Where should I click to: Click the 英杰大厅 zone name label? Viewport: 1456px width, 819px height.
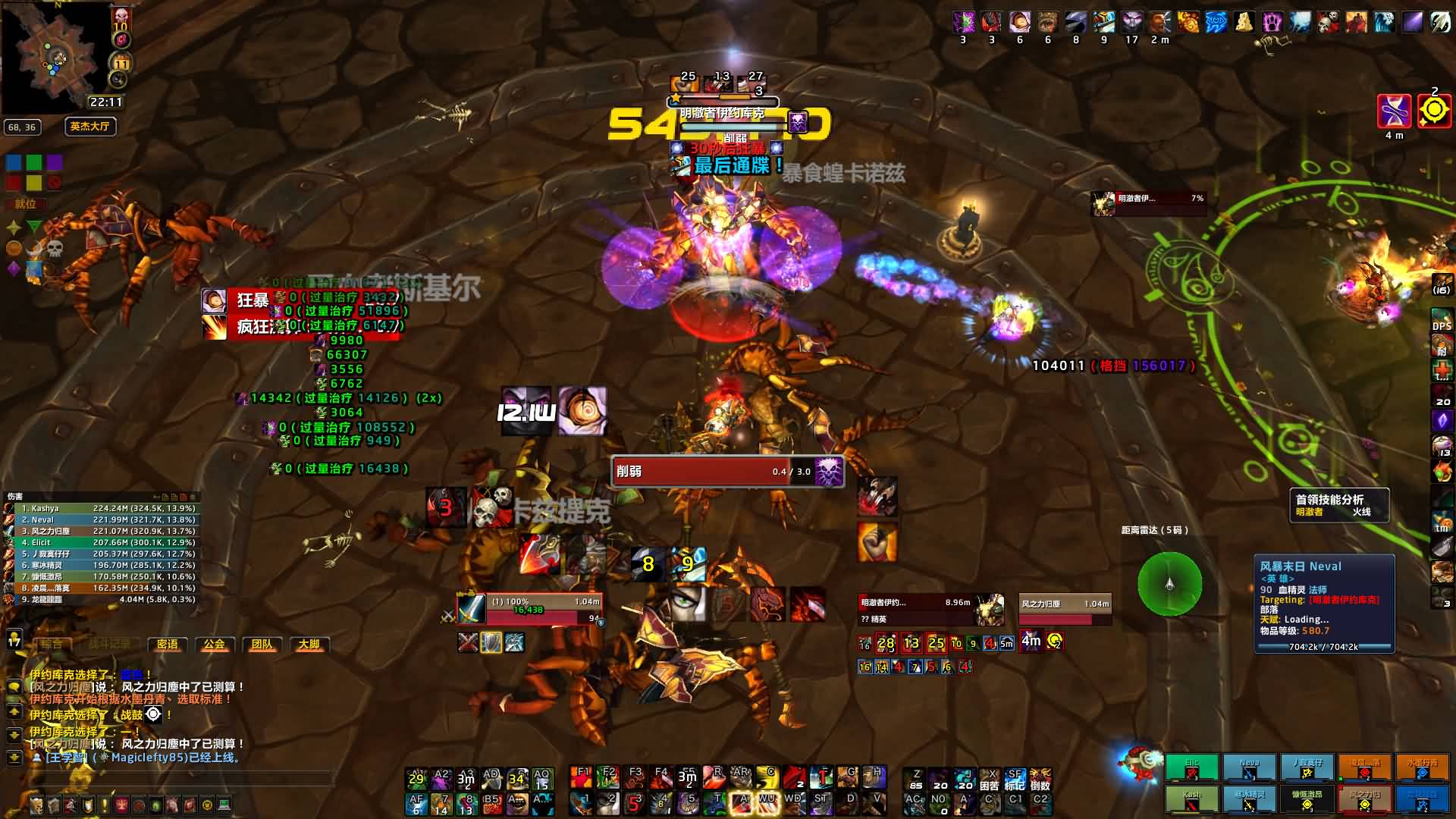pyautogui.click(x=89, y=127)
